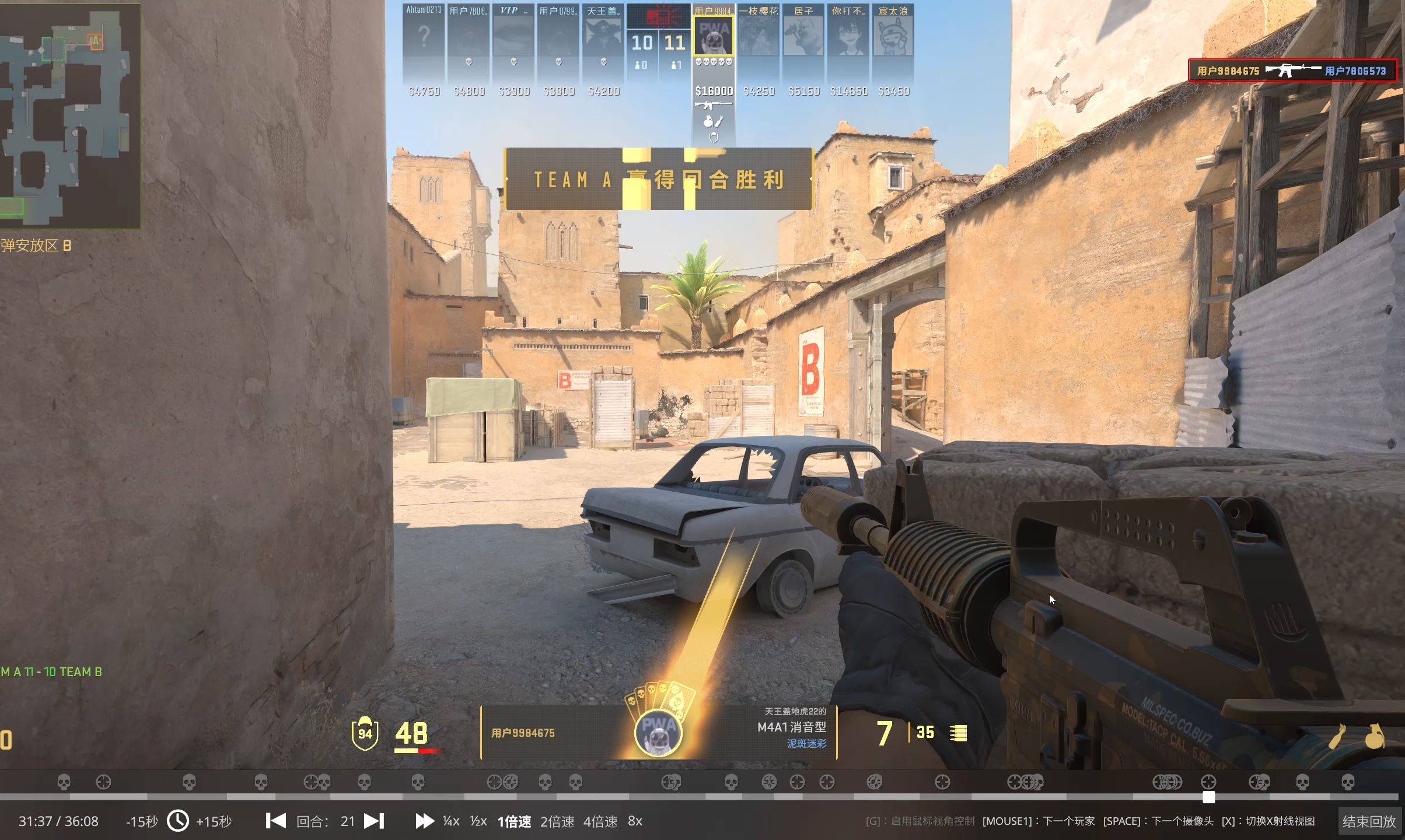Skip back 15 seconds in the replay
The width and height of the screenshot is (1405, 840).
coord(142,821)
